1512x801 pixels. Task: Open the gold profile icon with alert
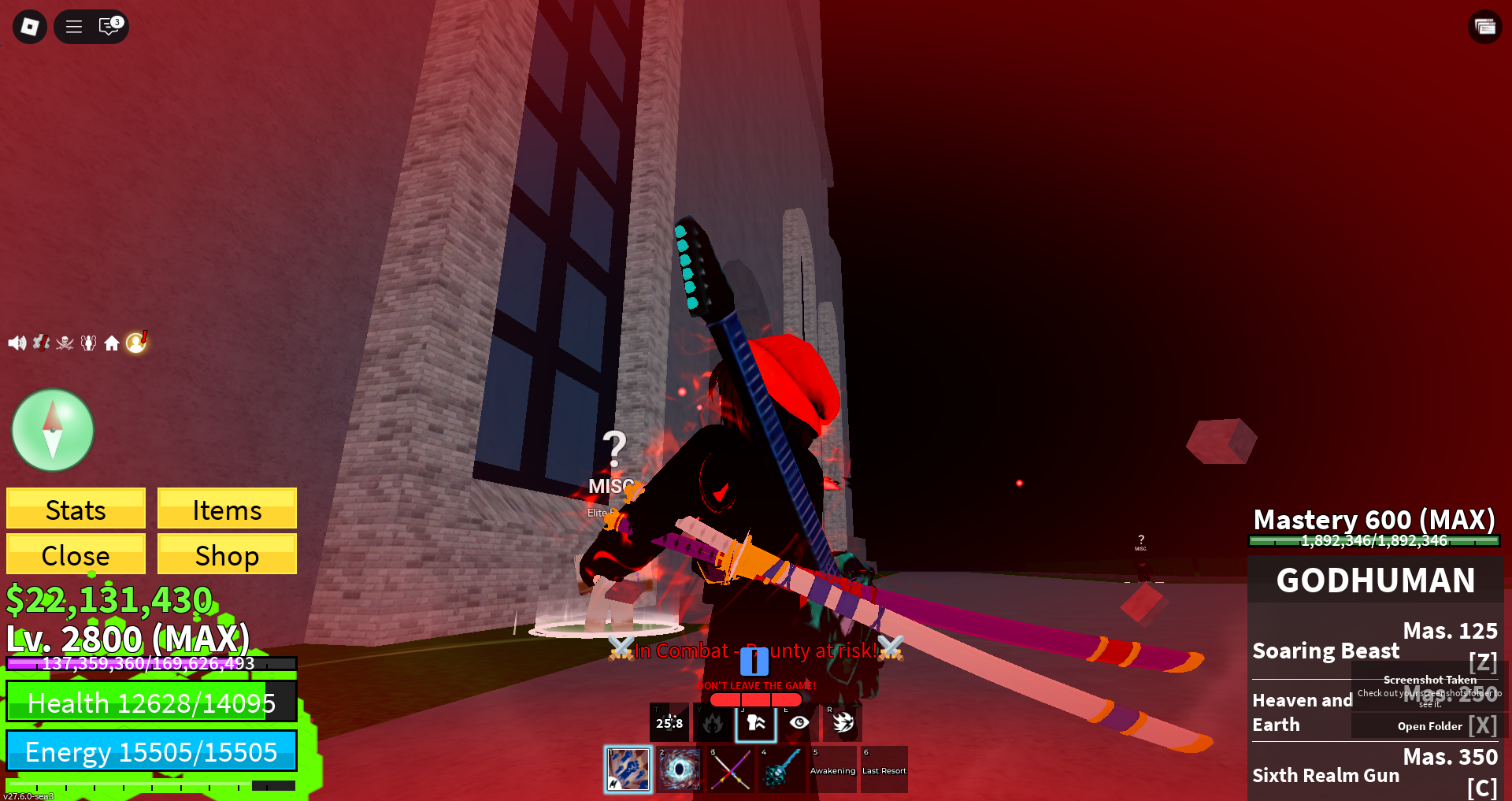[x=136, y=342]
